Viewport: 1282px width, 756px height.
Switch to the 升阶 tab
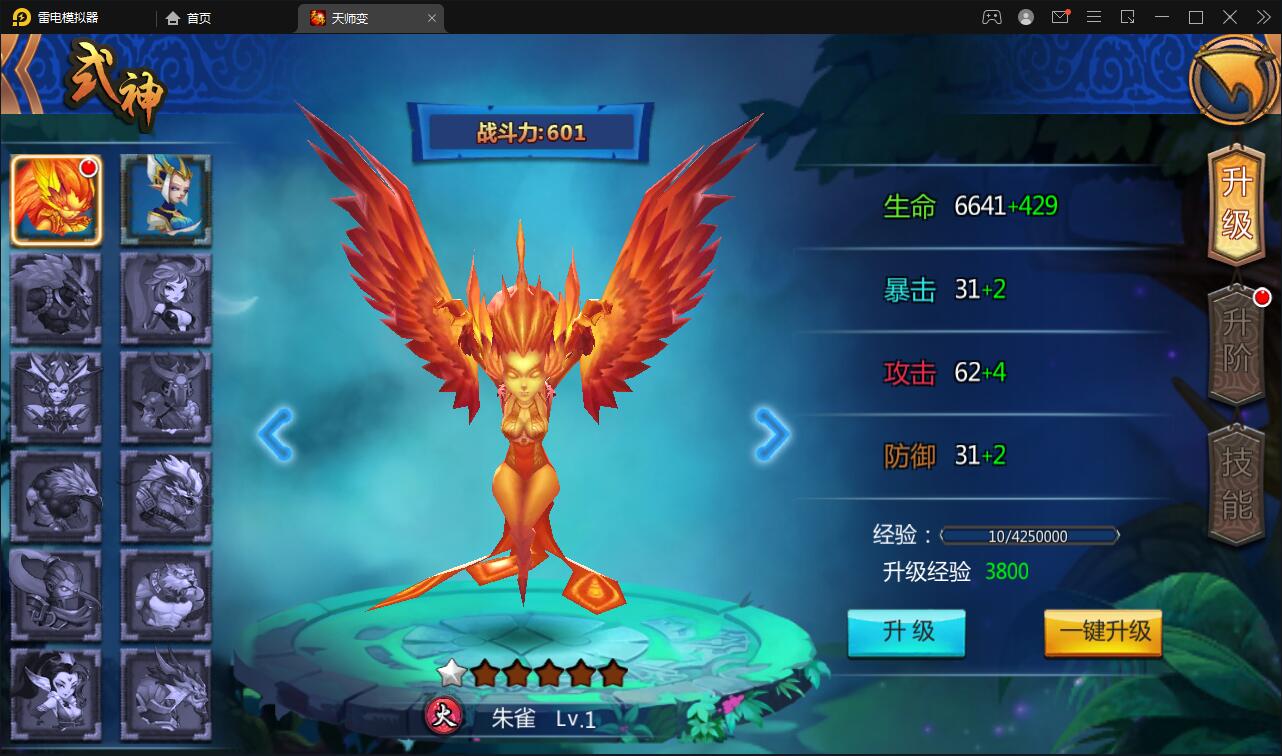pos(1237,343)
